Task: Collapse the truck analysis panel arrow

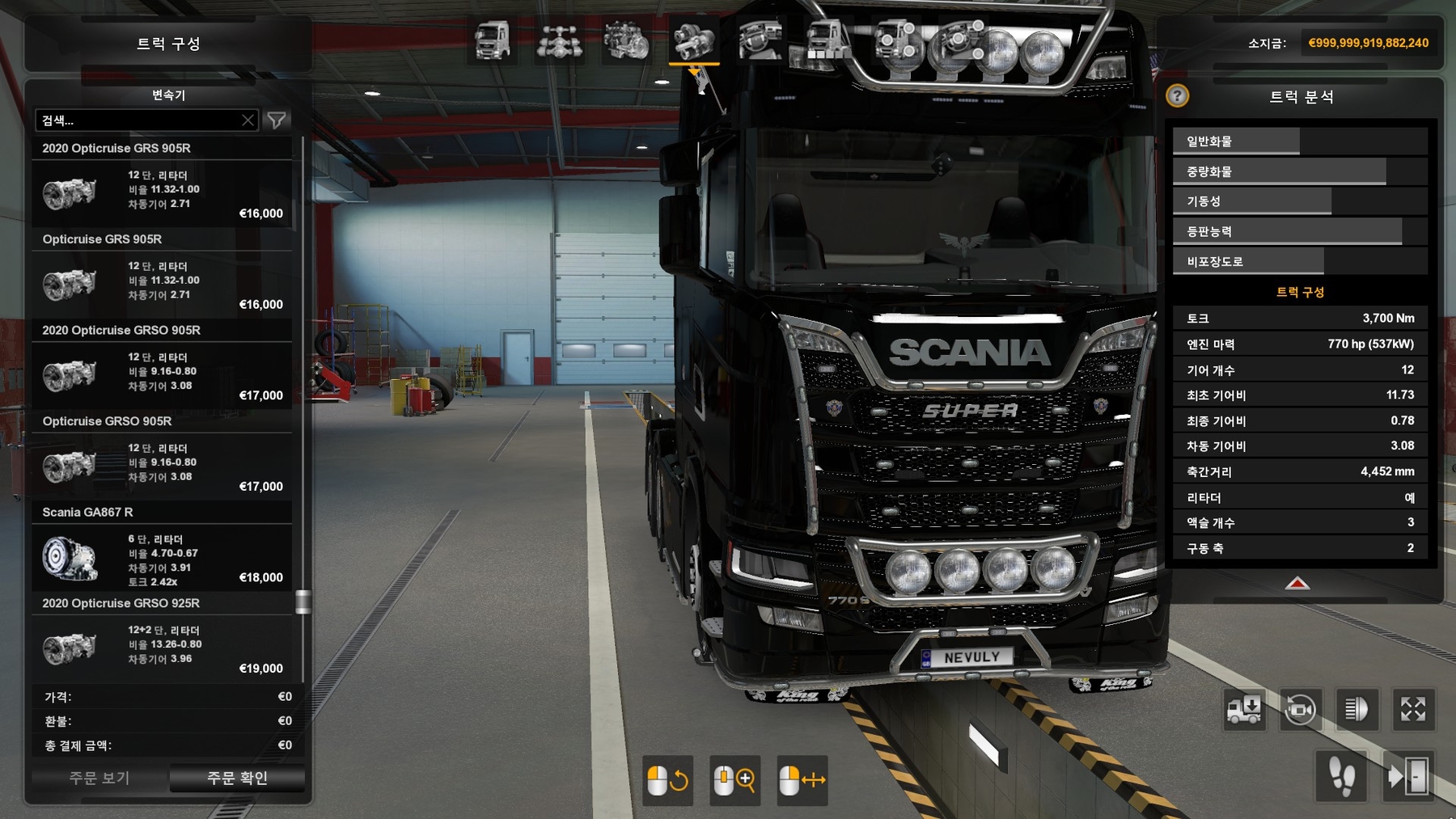Action: 1297,584
